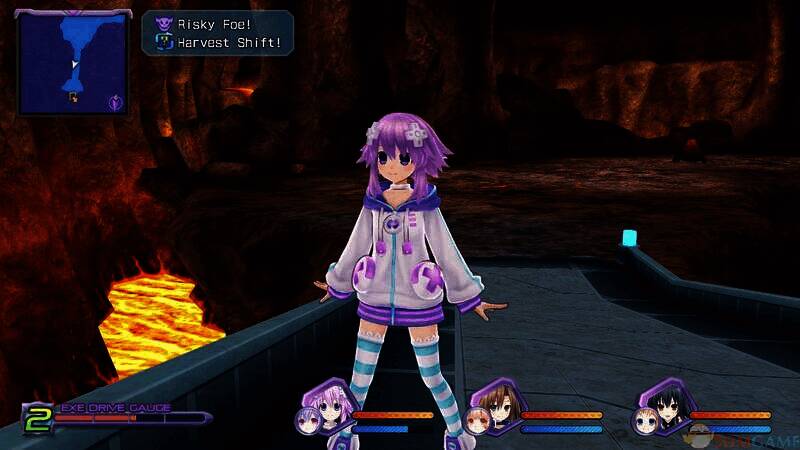The height and width of the screenshot is (450, 800).
Task: Click the exit marker on the minimap
Action: [73, 96]
